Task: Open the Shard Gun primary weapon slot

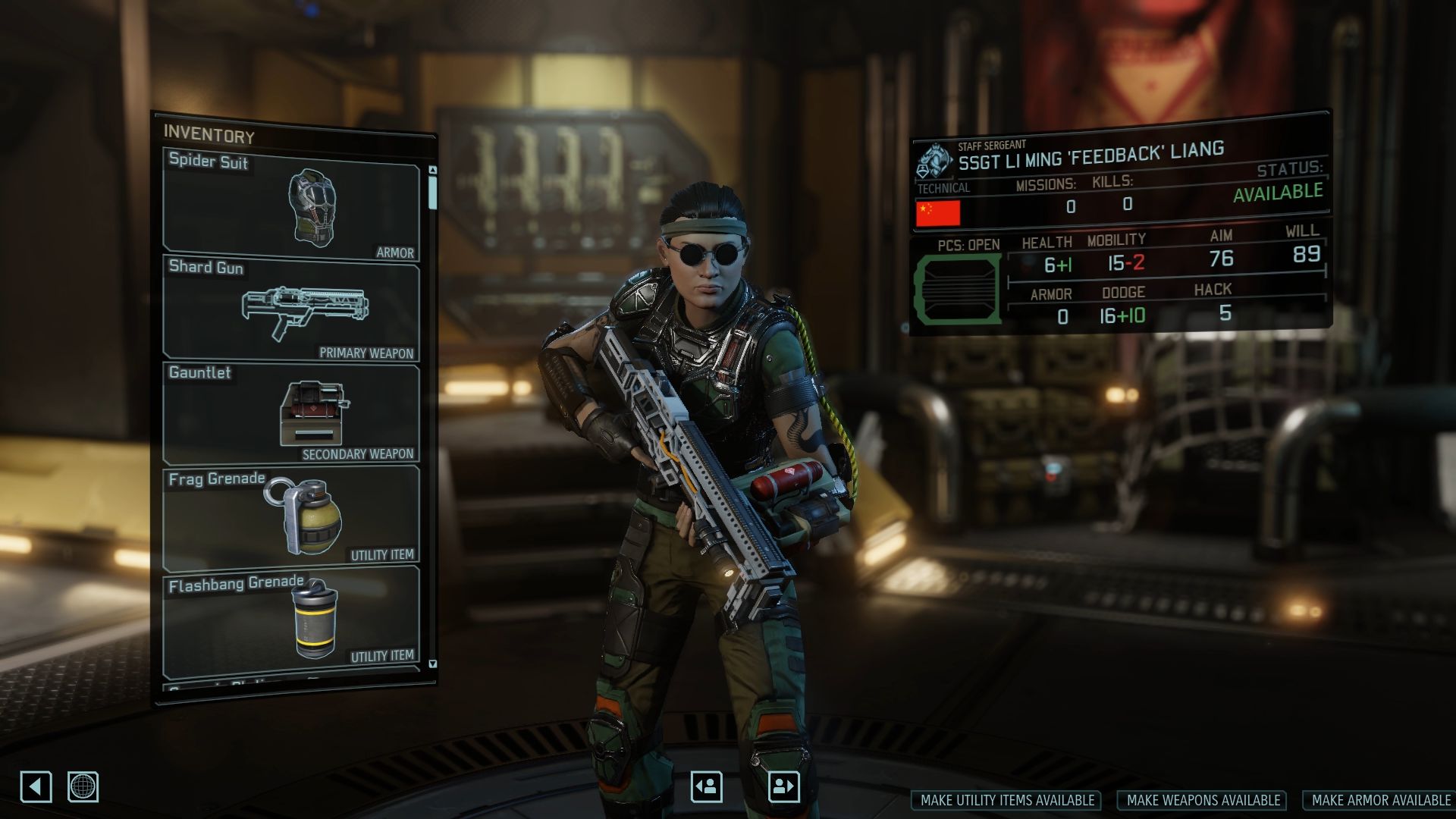Action: point(291,309)
